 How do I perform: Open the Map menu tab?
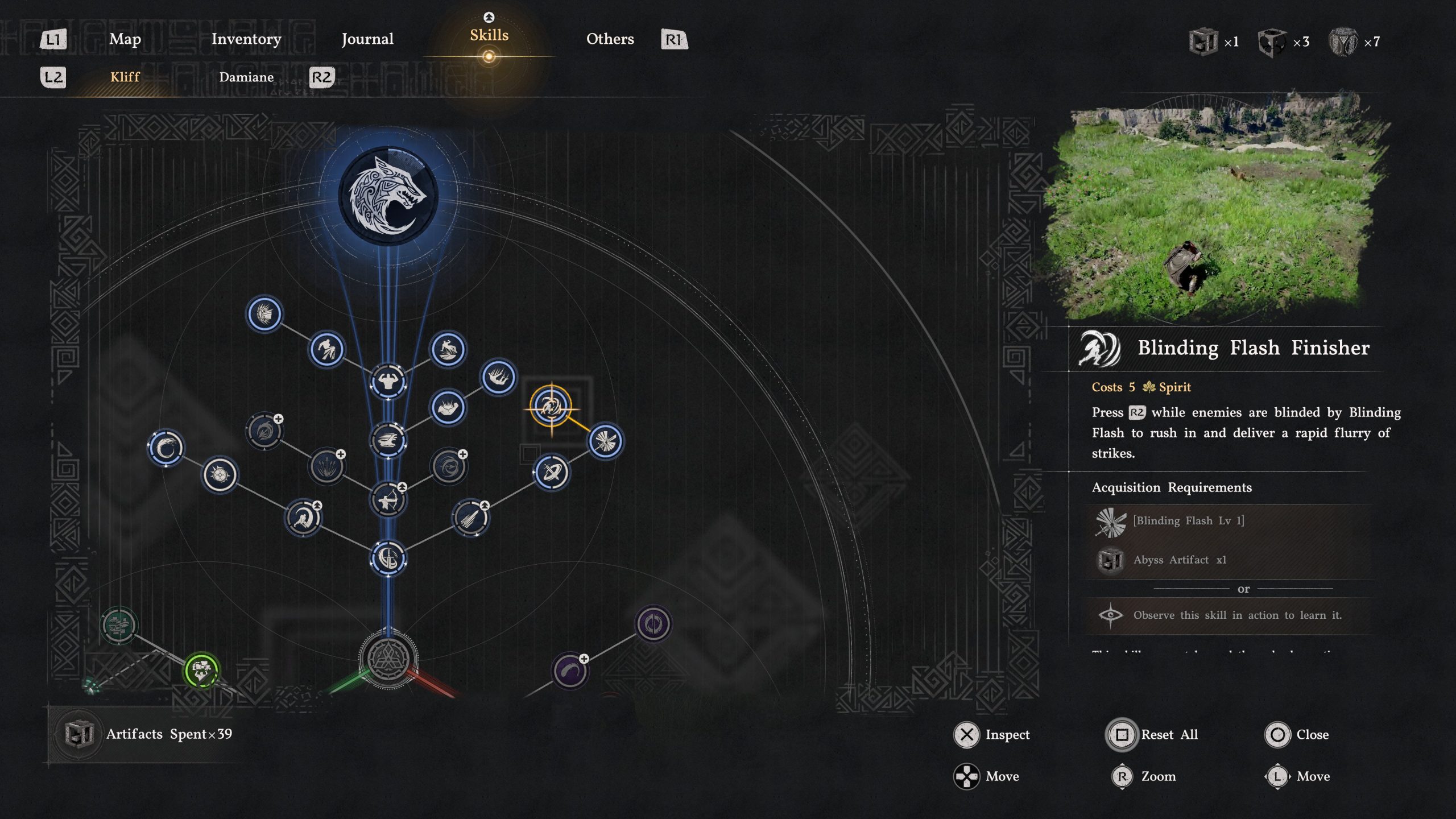pos(125,39)
